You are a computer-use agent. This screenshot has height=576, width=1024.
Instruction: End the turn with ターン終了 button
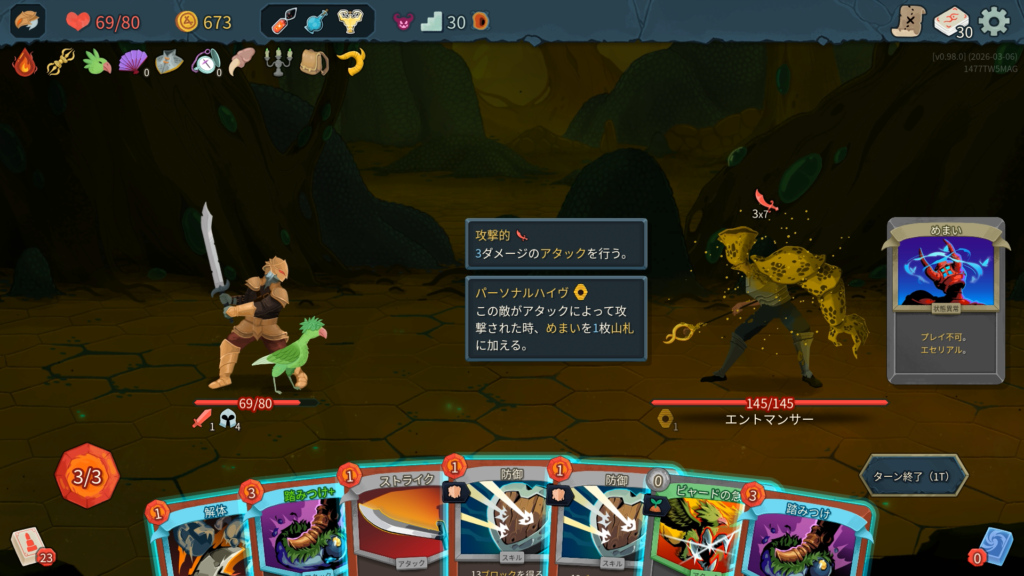pyautogui.click(x=913, y=476)
